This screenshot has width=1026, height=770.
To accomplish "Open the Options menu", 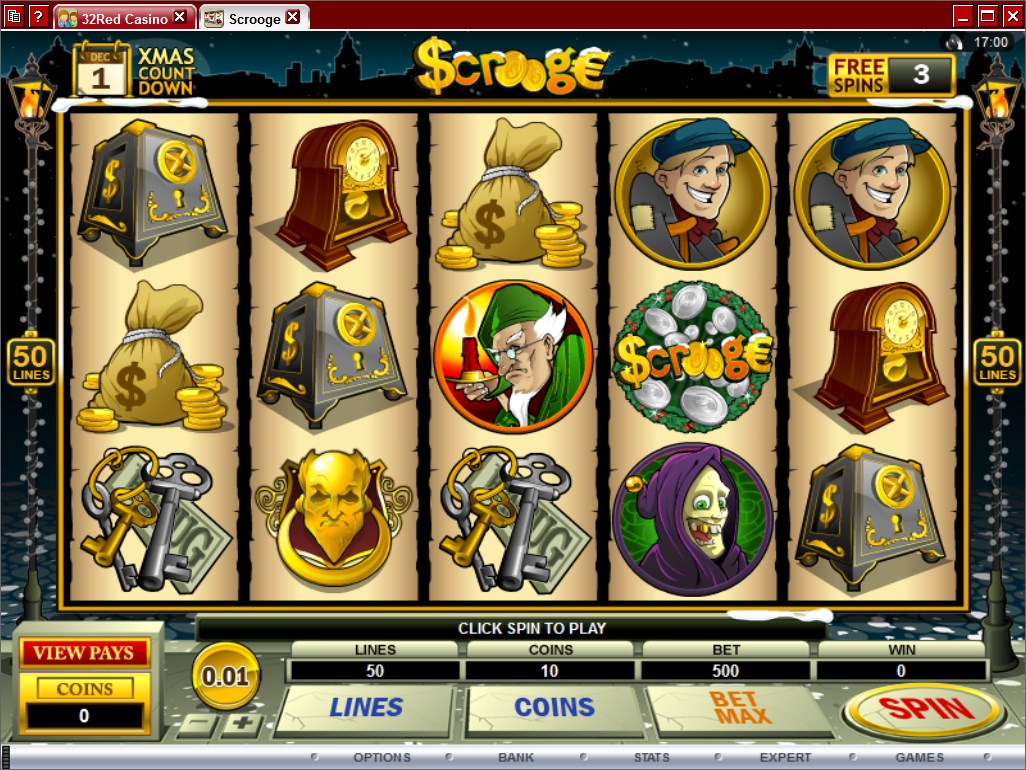I will (x=381, y=757).
